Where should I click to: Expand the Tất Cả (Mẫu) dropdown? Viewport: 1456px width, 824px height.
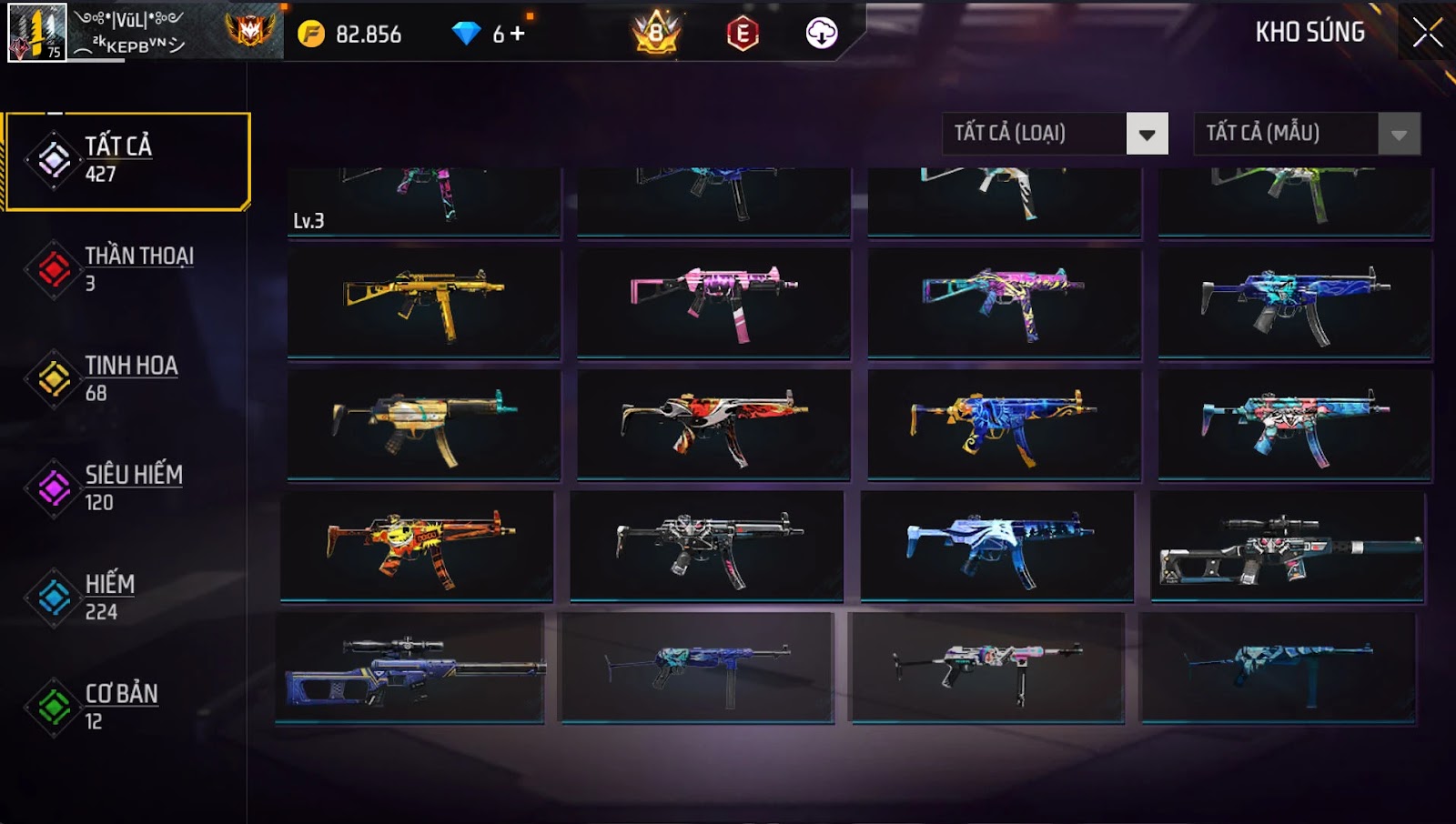pyautogui.click(x=1399, y=135)
